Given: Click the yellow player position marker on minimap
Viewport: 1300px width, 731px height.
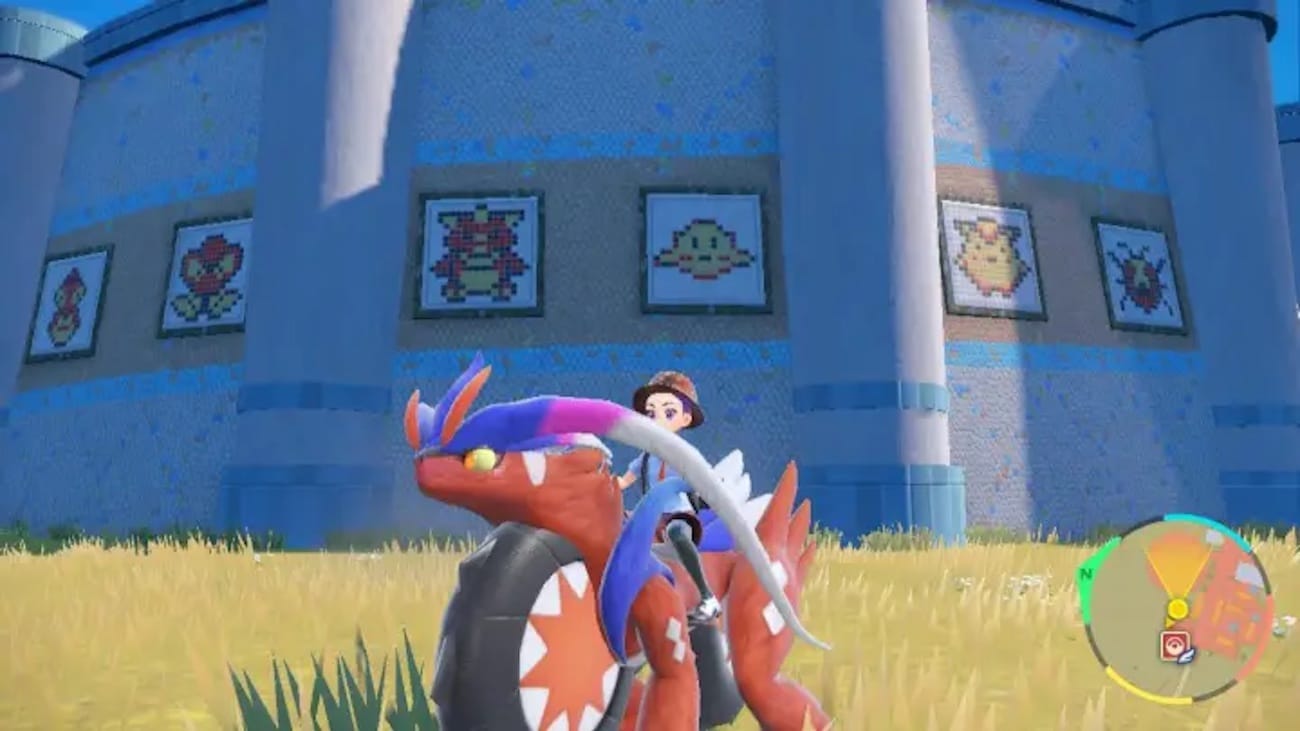Looking at the screenshot, I should tap(1179, 608).
